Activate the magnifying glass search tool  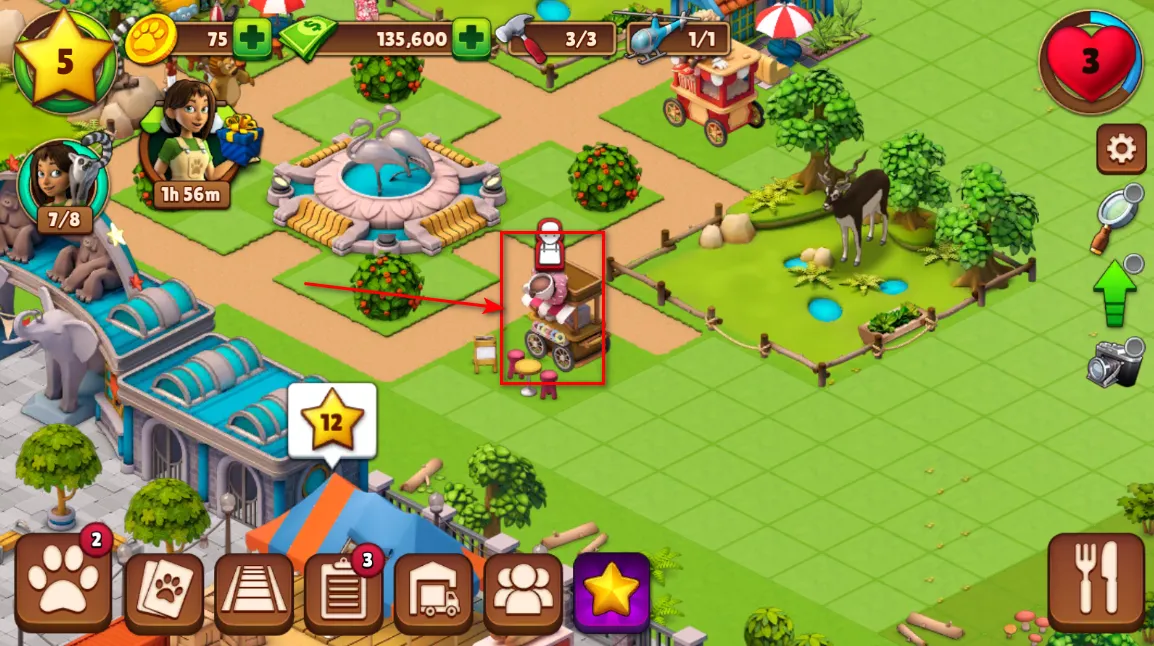[x=1117, y=217]
